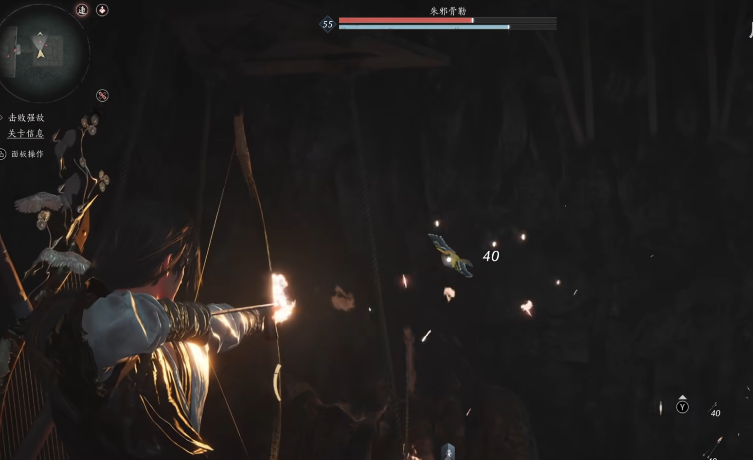This screenshot has width=753, height=460.
Task: Open the 关卡信息 stage info link
Action: pos(26,133)
